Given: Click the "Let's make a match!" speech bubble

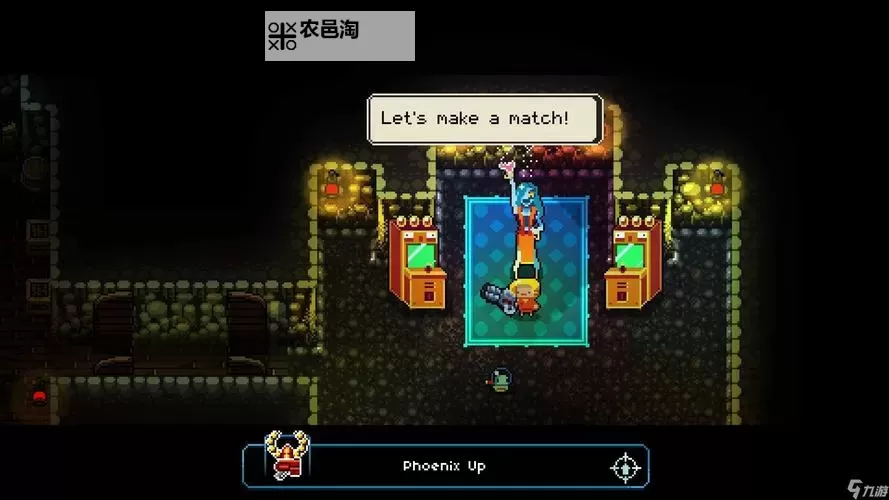Looking at the screenshot, I should pyautogui.click(x=485, y=119).
